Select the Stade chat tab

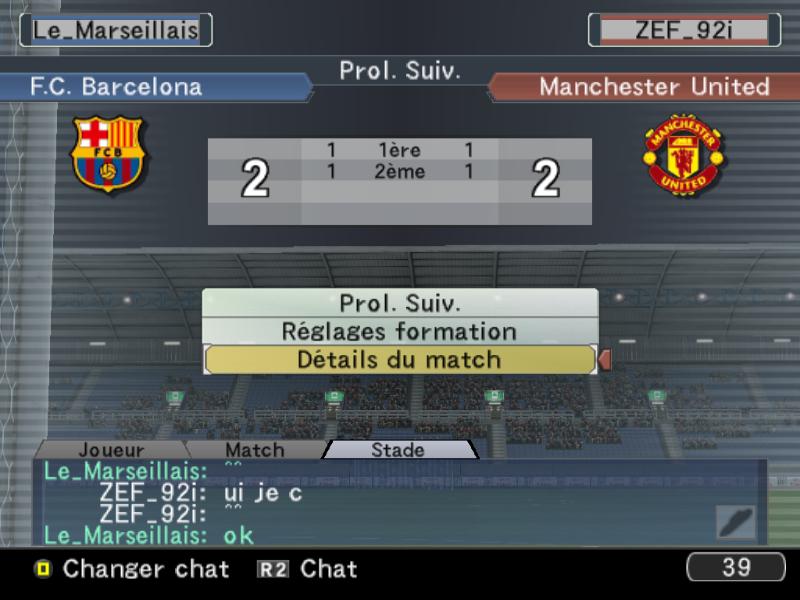[398, 450]
